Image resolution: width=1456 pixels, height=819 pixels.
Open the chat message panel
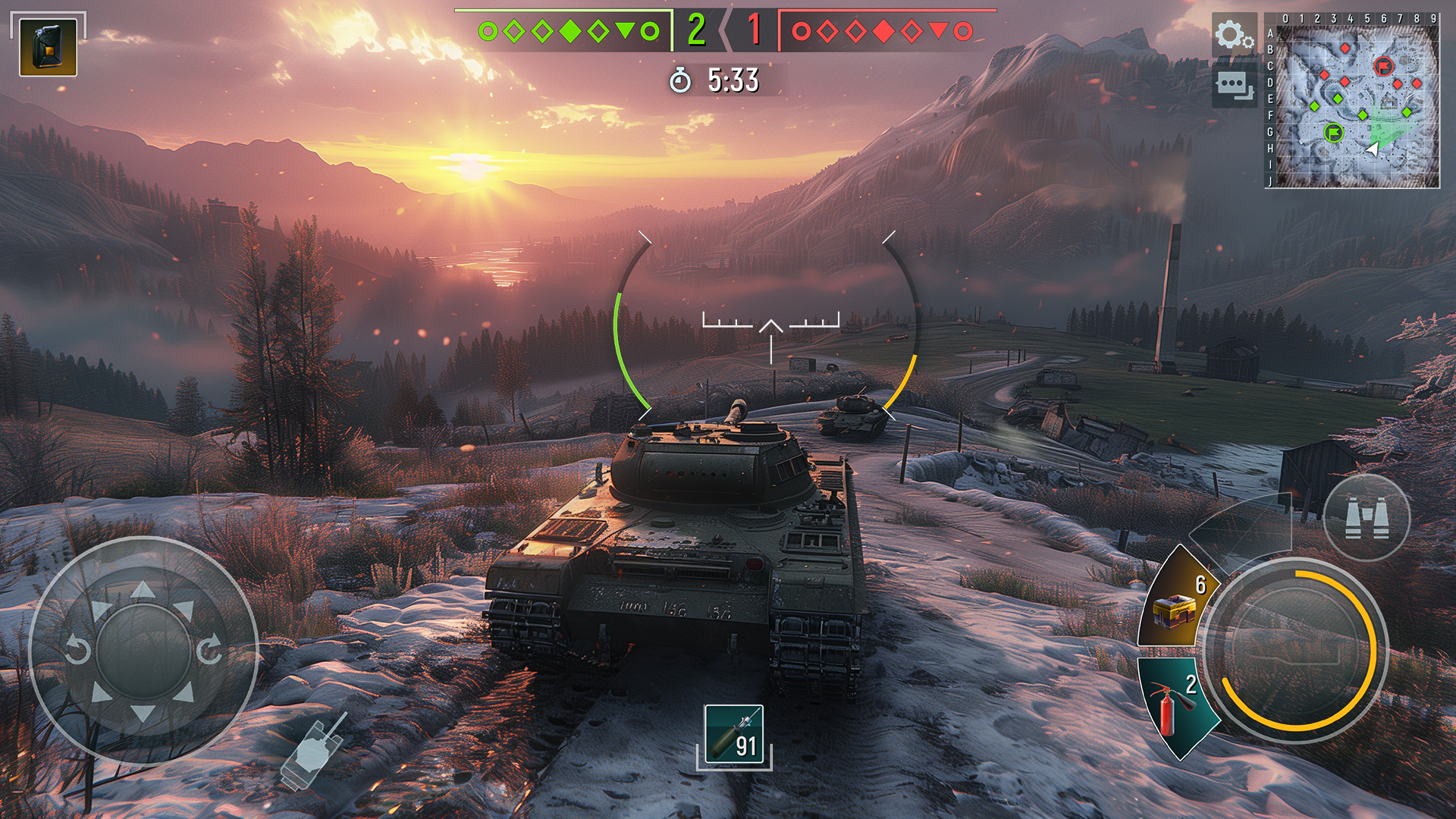point(1236,86)
